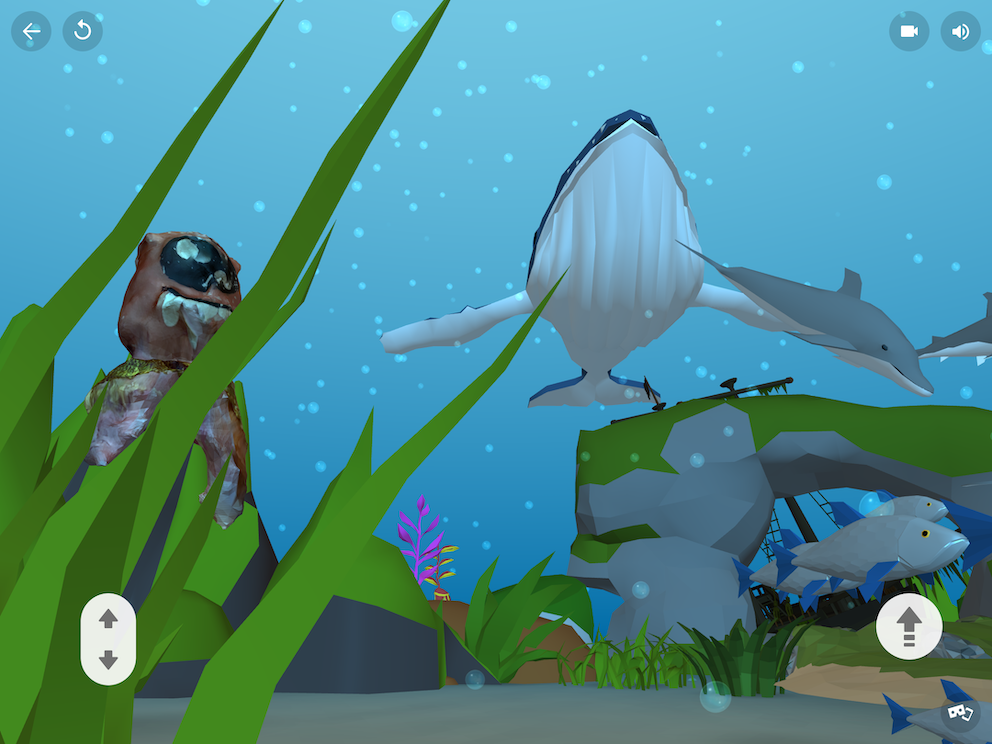Start recording with the video camera icon
Screen dimensions: 992x744
tap(909, 31)
